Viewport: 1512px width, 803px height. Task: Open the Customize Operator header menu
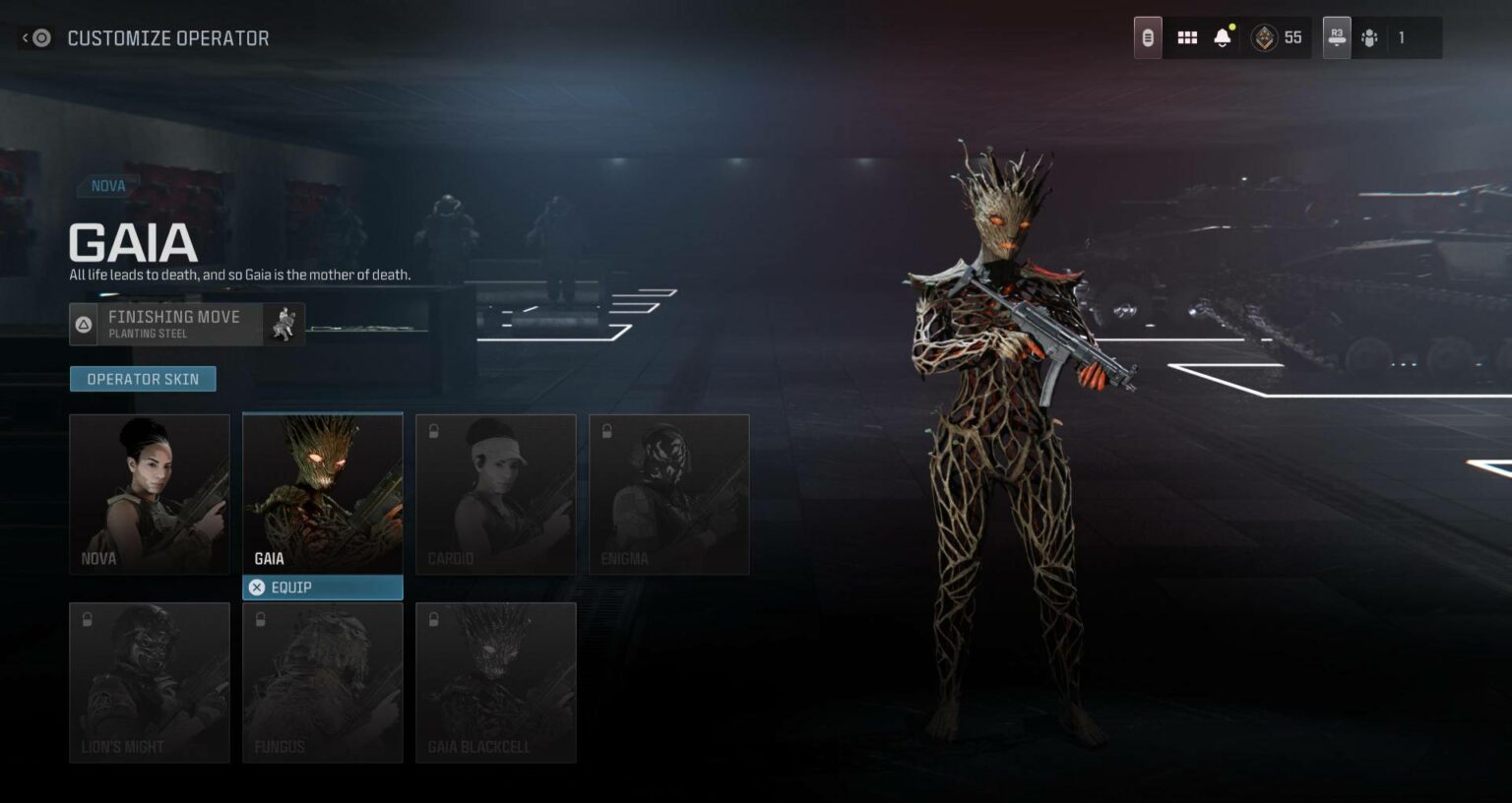pos(167,37)
